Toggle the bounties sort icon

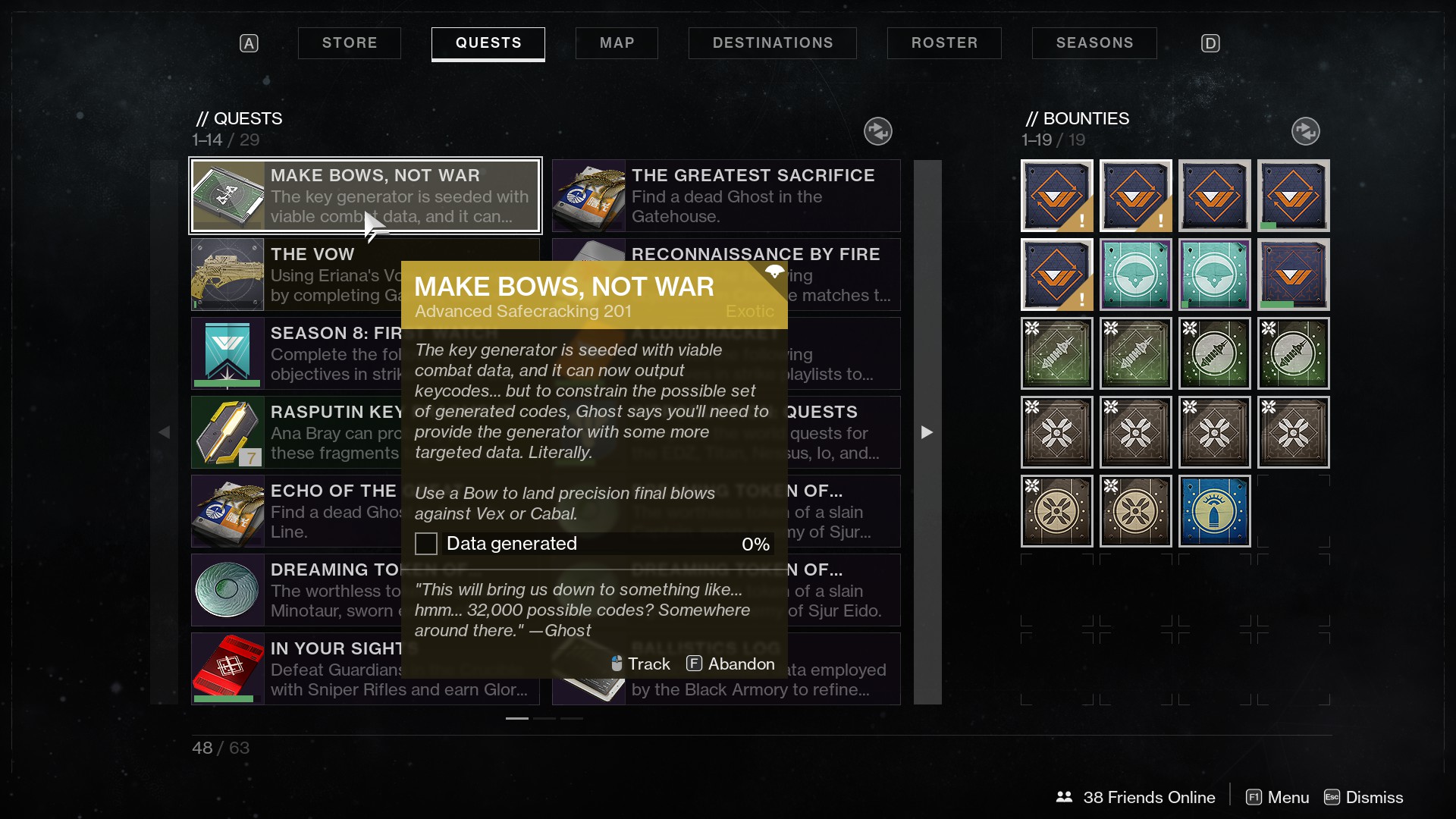tap(1305, 131)
